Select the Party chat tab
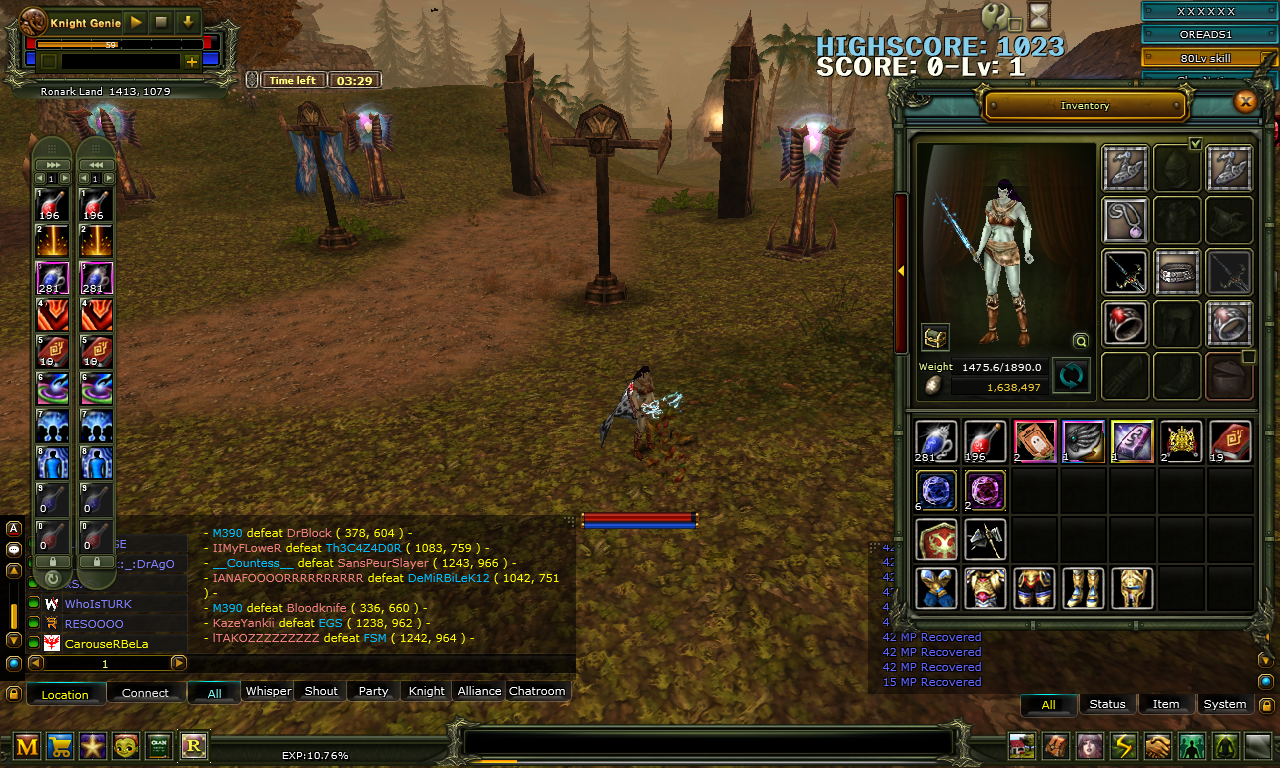 (373, 691)
